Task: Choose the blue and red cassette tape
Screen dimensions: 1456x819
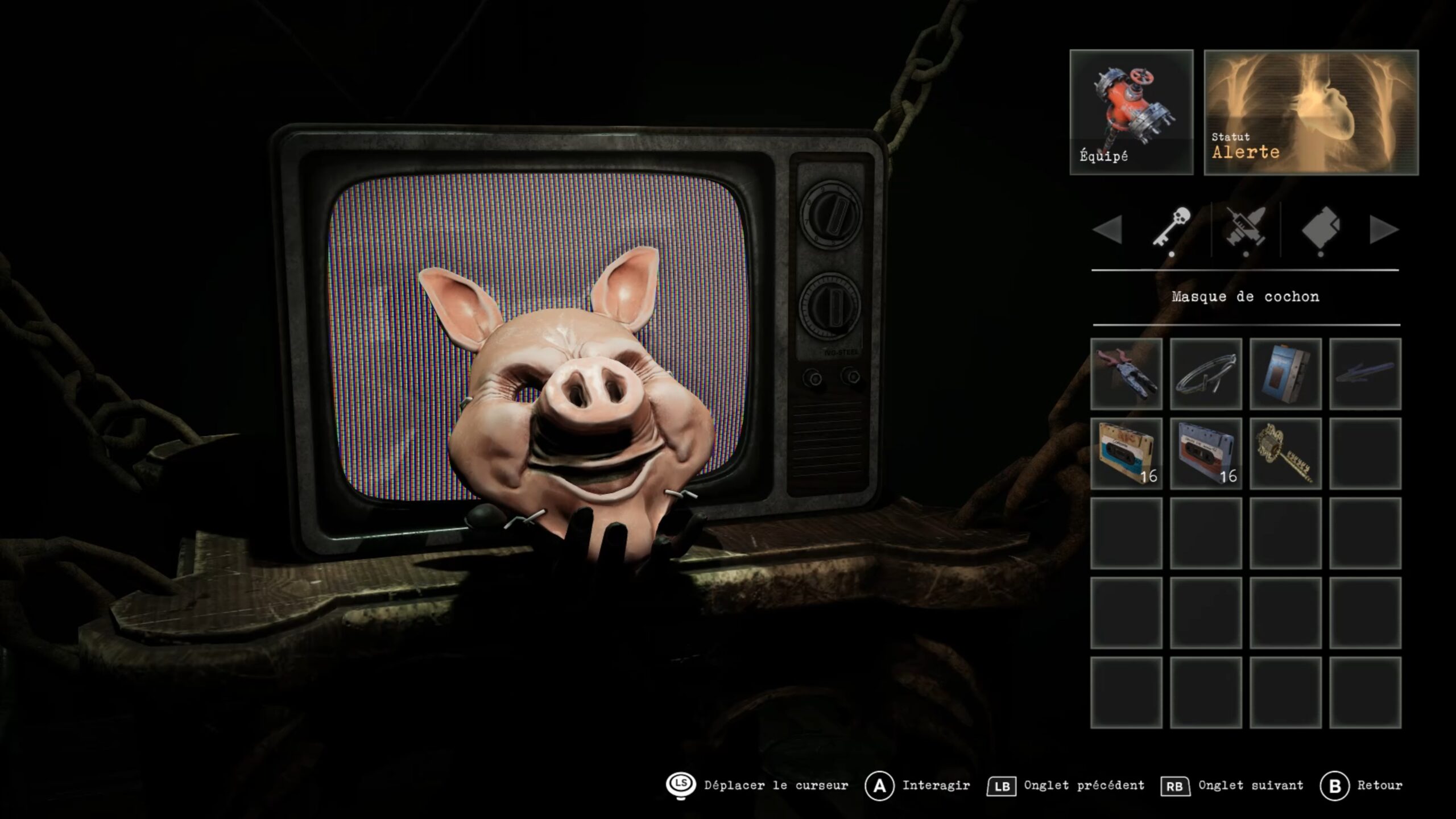Action: [1206, 453]
